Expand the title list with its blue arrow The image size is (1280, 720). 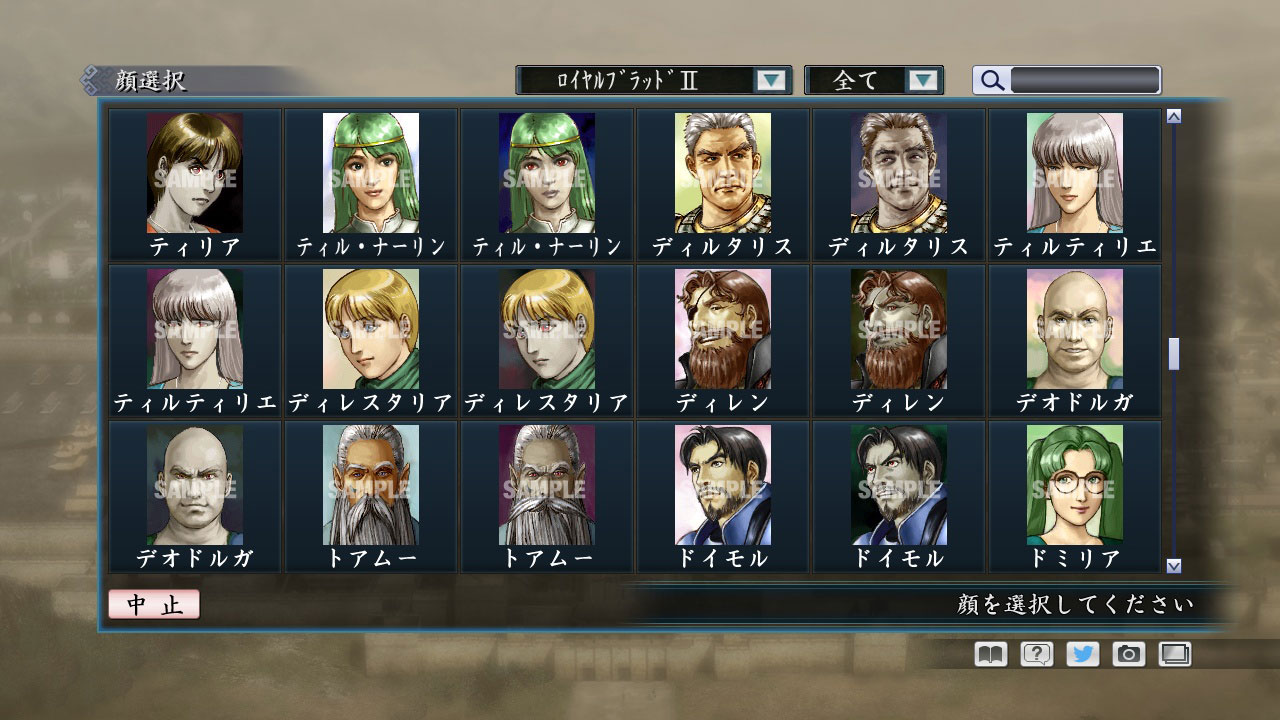pyautogui.click(x=770, y=80)
